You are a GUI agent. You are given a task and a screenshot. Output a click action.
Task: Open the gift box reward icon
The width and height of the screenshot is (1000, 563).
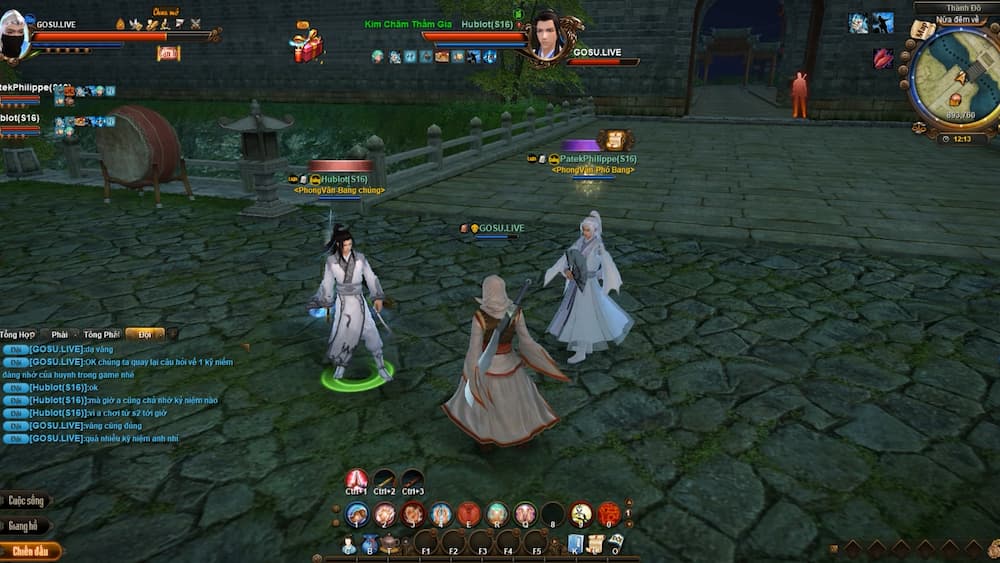click(307, 45)
